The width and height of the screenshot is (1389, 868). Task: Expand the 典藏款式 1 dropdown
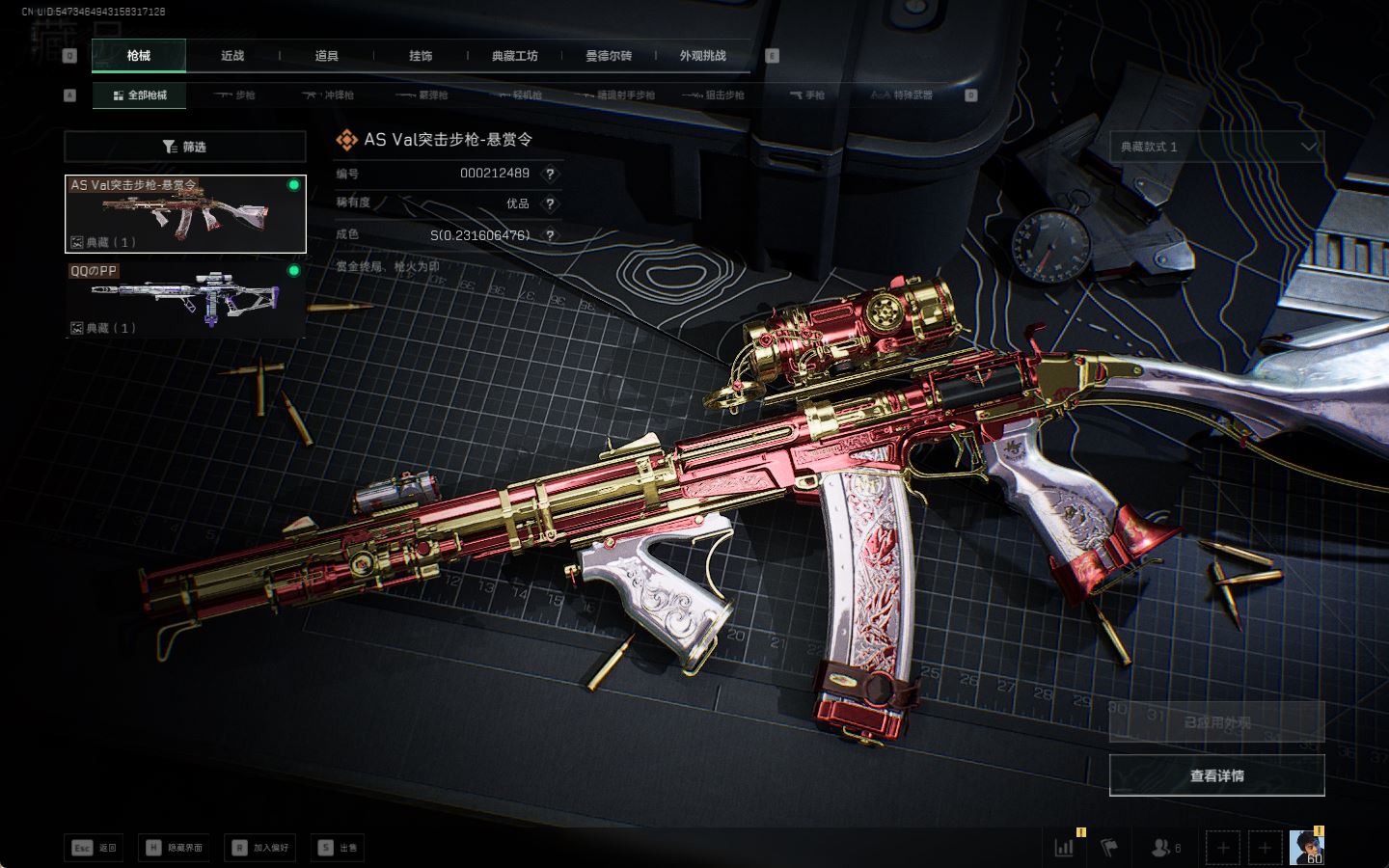pyautogui.click(x=1216, y=147)
